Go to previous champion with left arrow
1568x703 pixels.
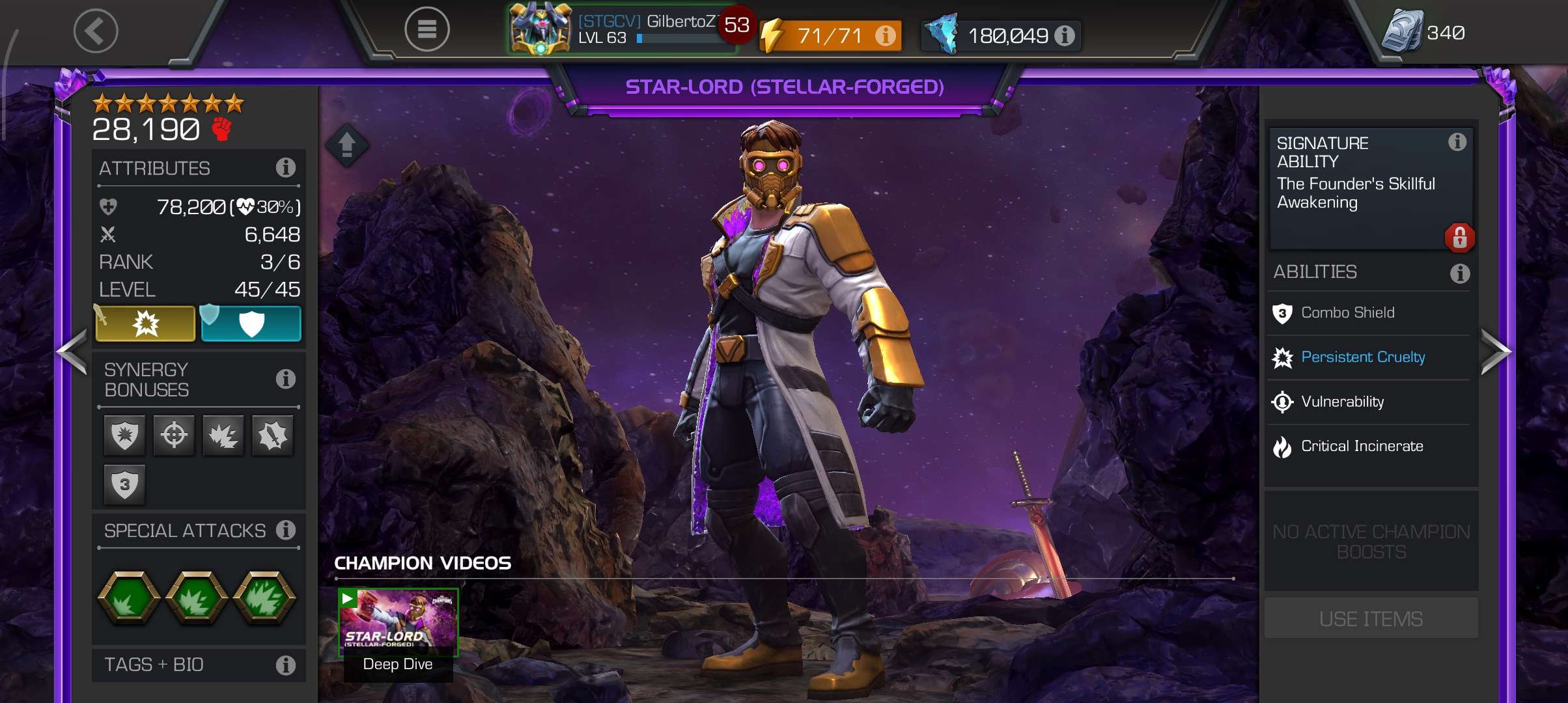[x=72, y=351]
